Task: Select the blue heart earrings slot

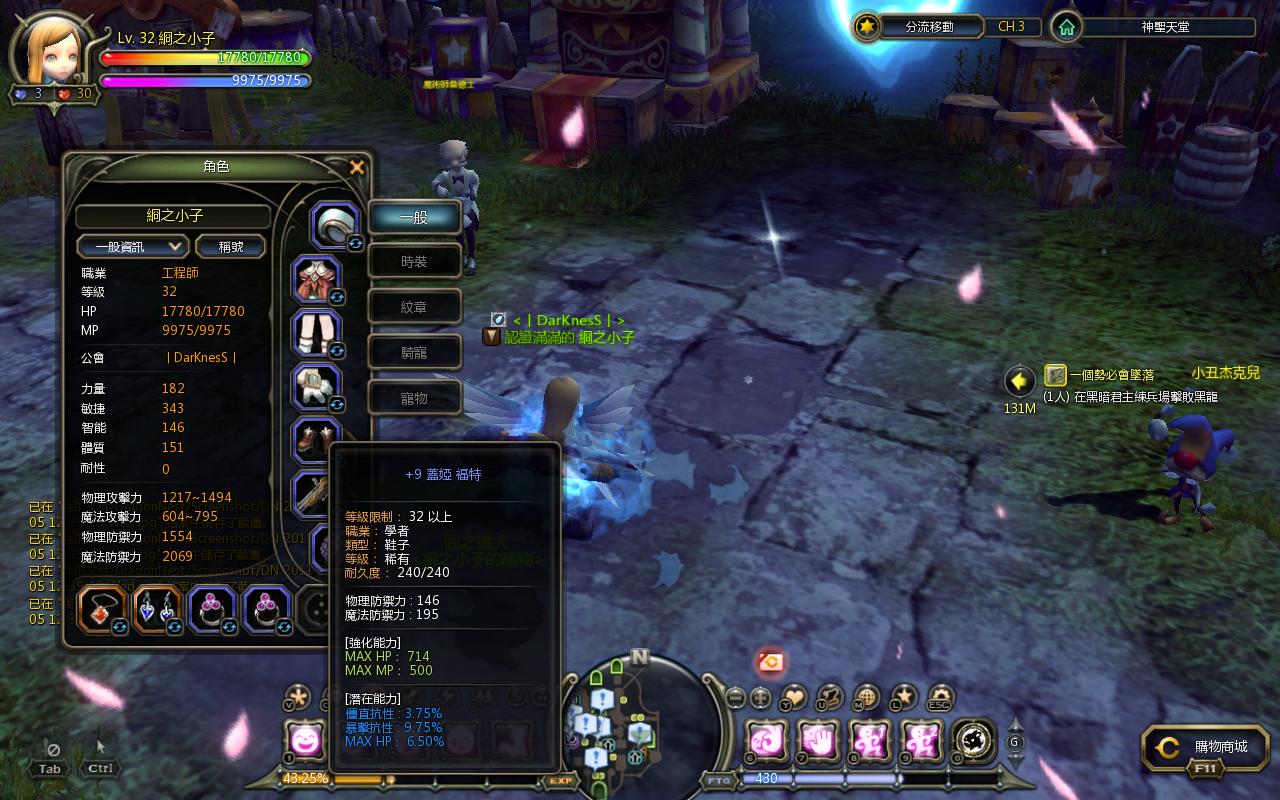Action: pos(157,609)
